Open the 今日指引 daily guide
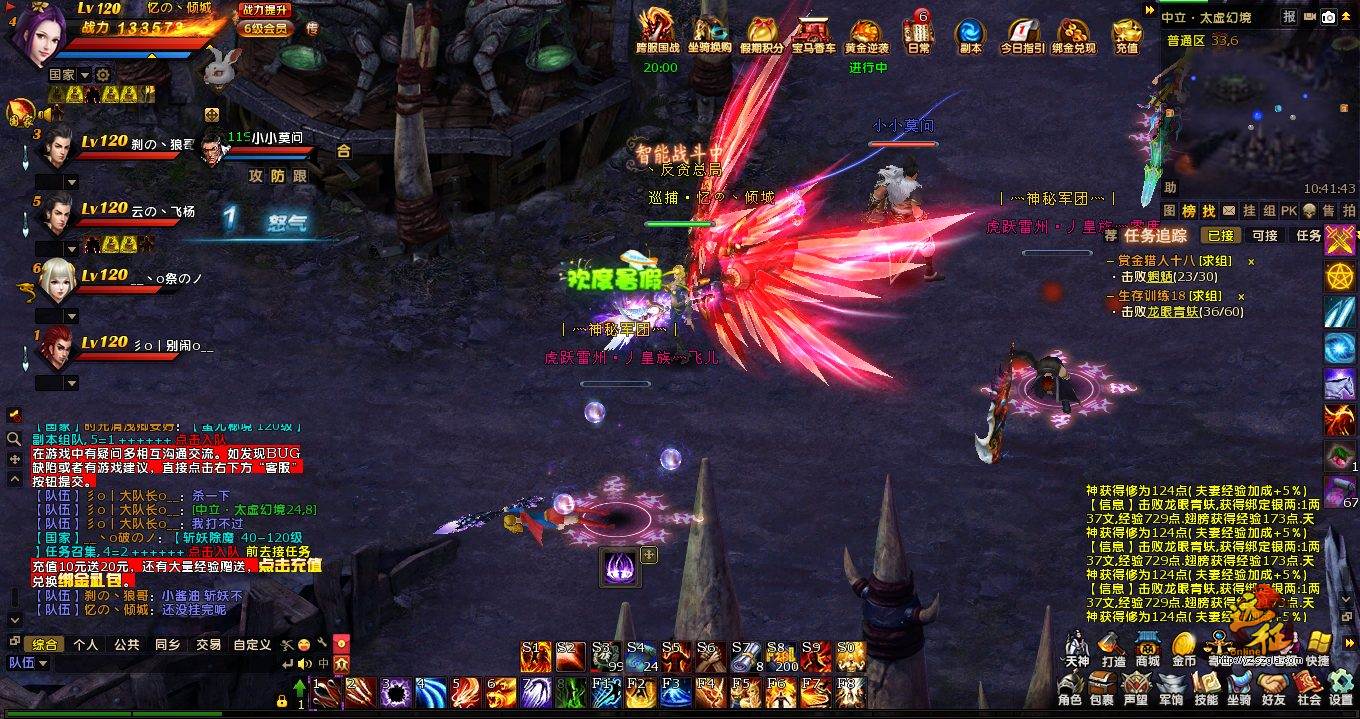 tap(1022, 36)
